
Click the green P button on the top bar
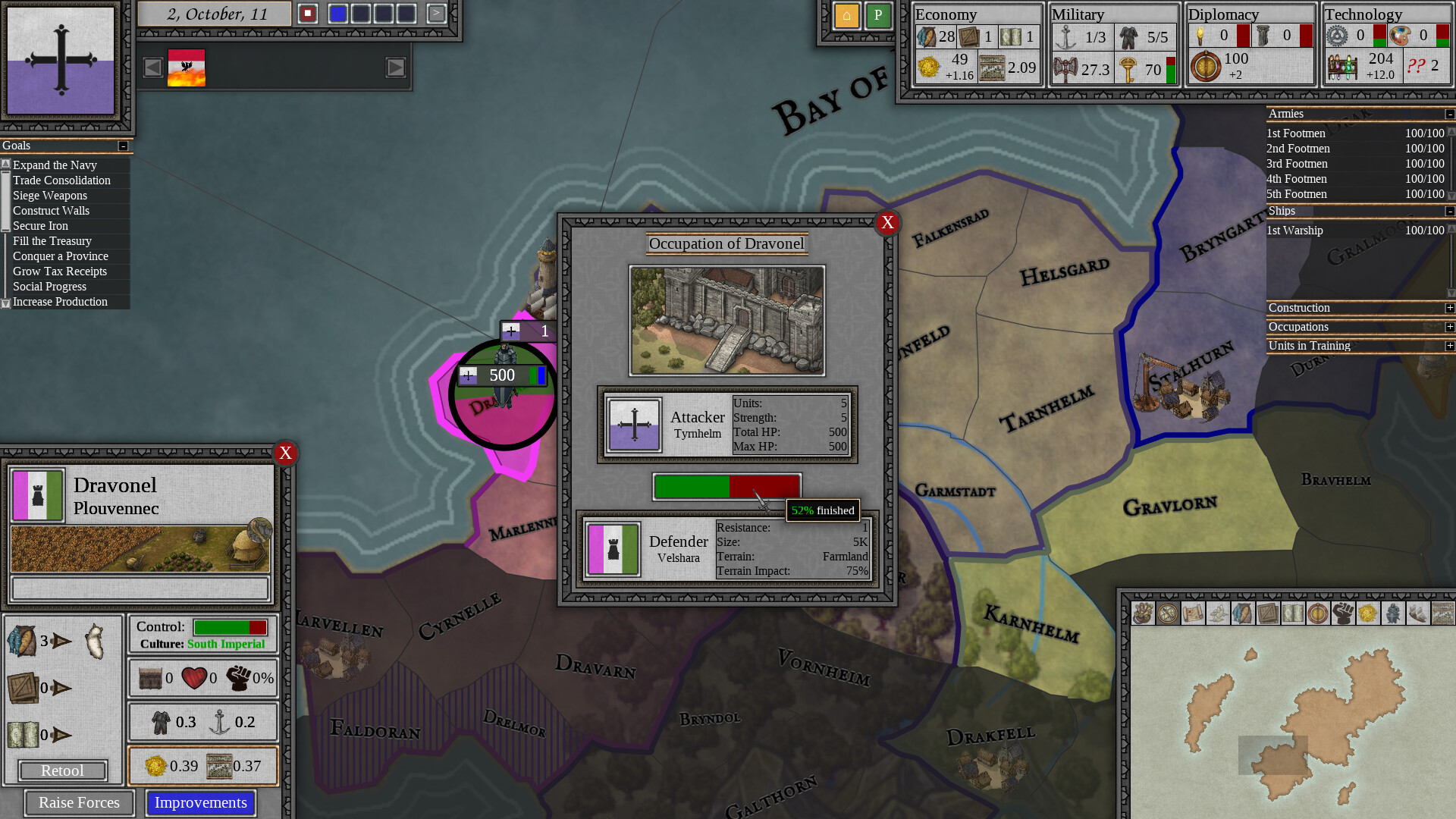878,15
